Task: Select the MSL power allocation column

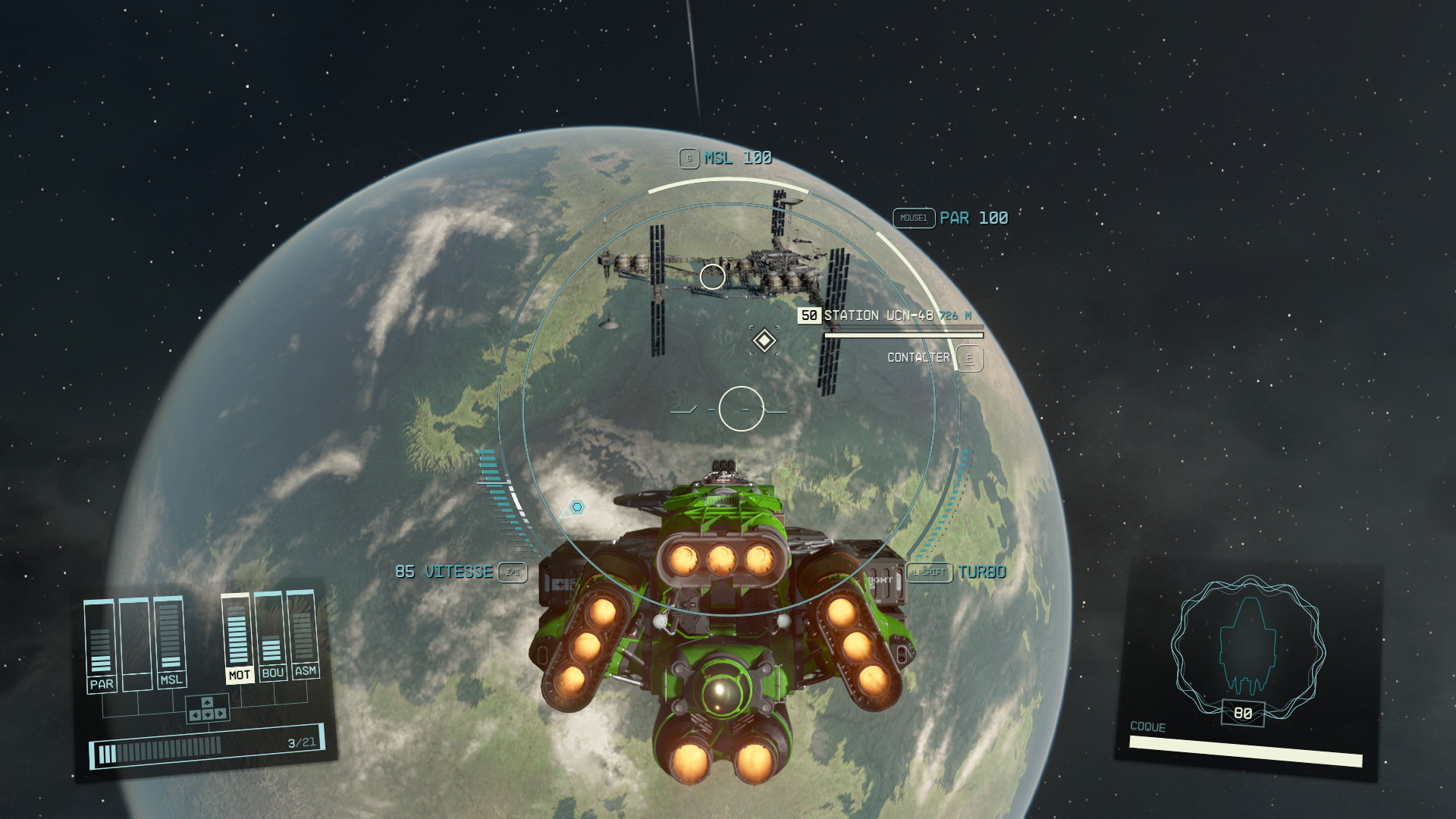Action: click(x=170, y=642)
